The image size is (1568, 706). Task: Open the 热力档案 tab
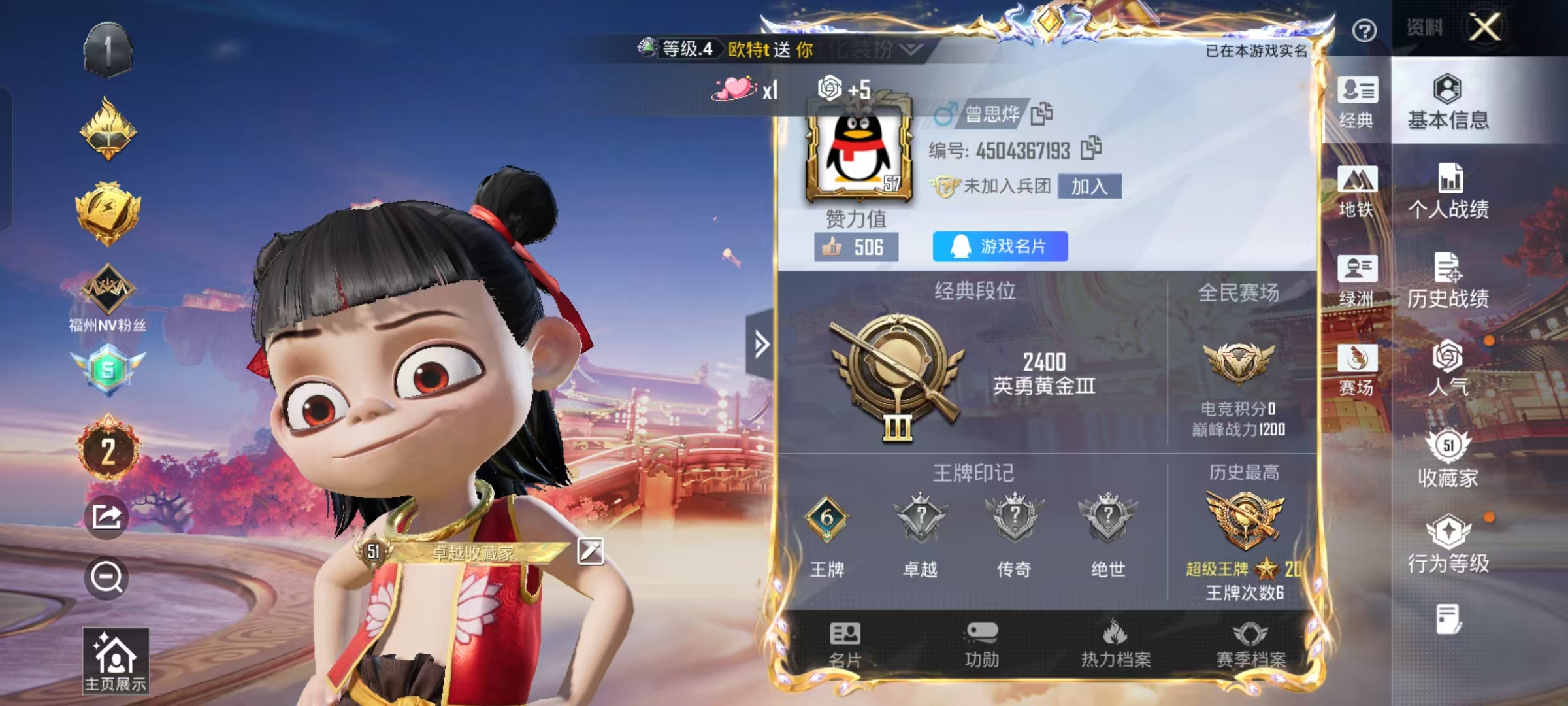pos(1115,645)
